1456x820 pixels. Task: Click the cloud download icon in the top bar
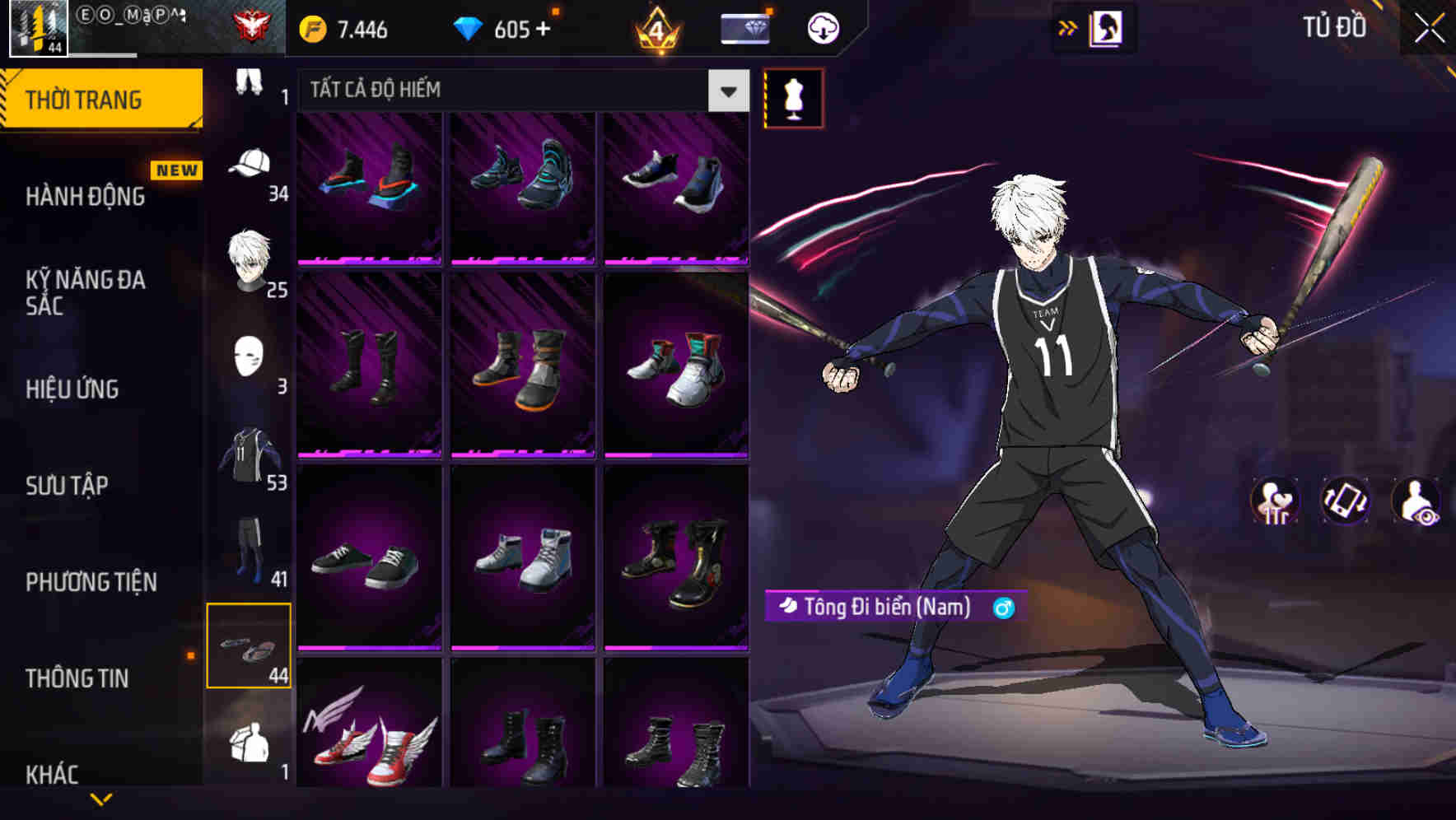[x=823, y=27]
